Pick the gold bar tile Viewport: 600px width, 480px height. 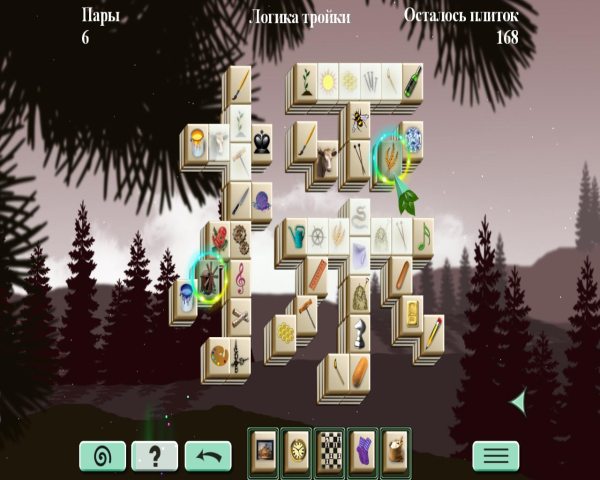click(x=413, y=311)
